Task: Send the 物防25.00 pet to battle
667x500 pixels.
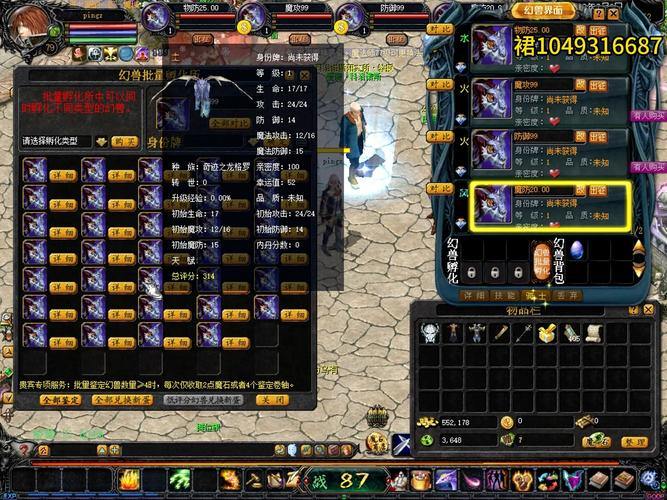Action: [597, 31]
